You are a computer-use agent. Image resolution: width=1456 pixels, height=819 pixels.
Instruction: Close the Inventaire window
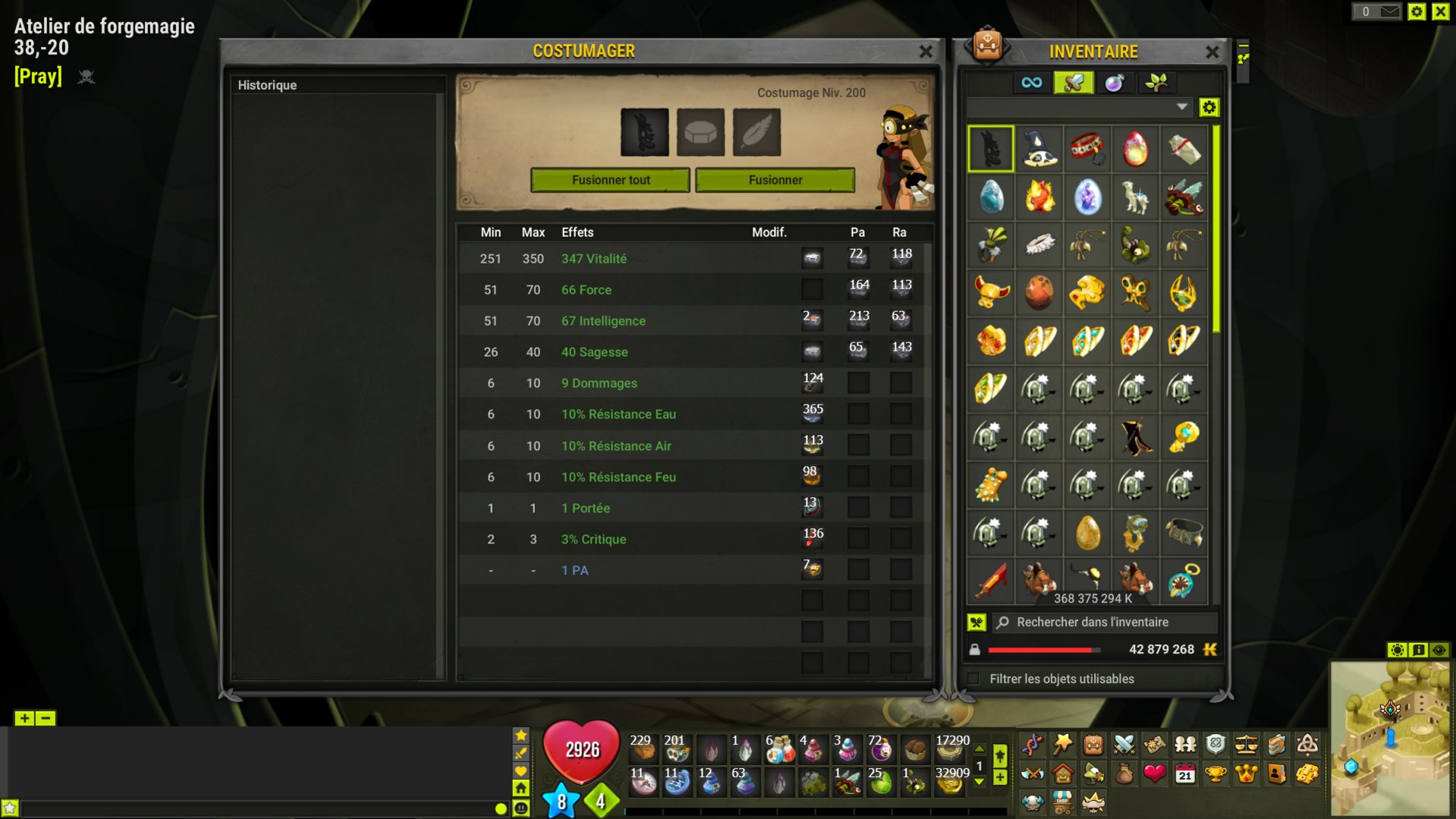tap(1212, 52)
